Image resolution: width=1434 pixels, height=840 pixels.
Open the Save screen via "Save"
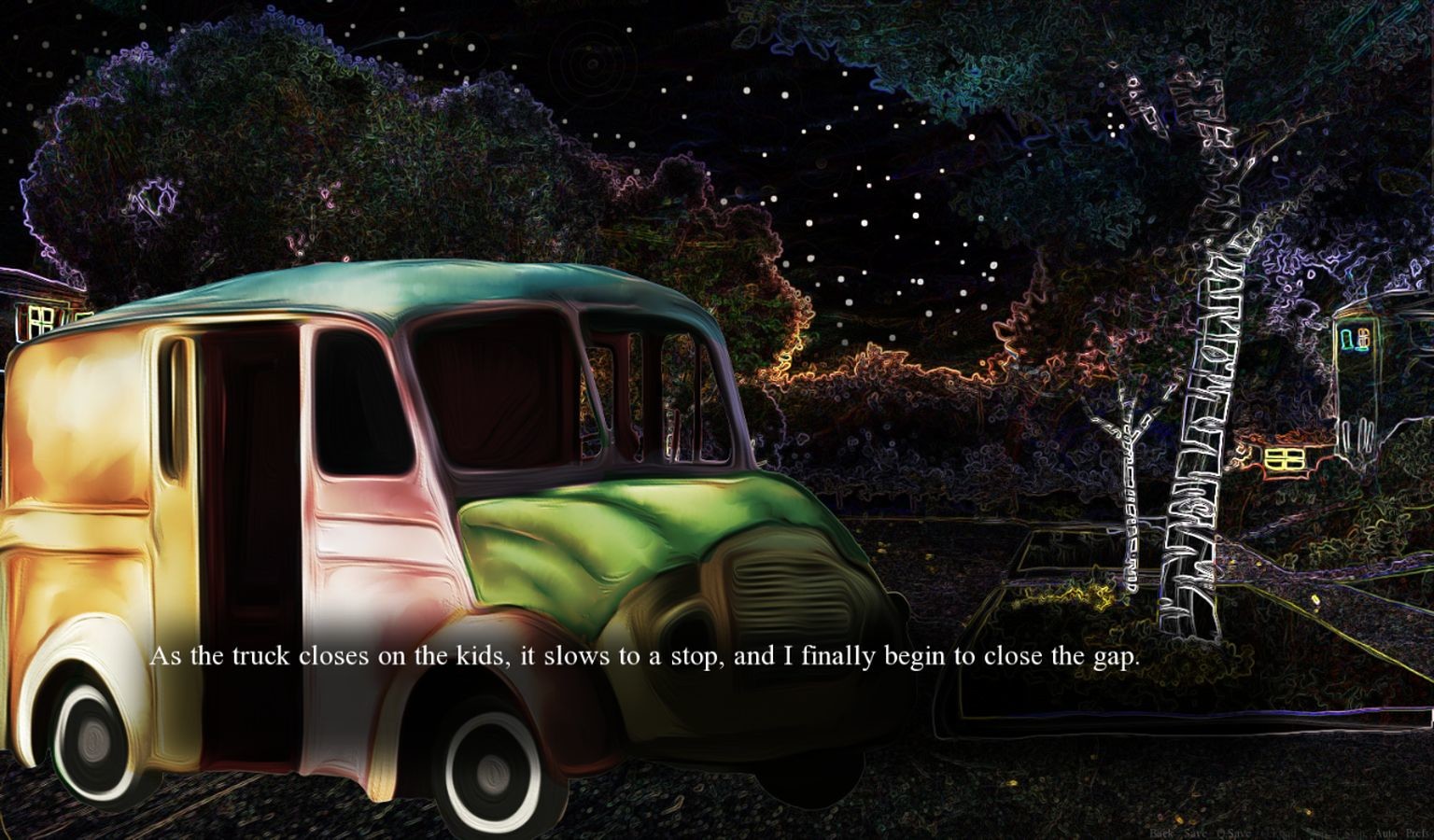(1196, 832)
